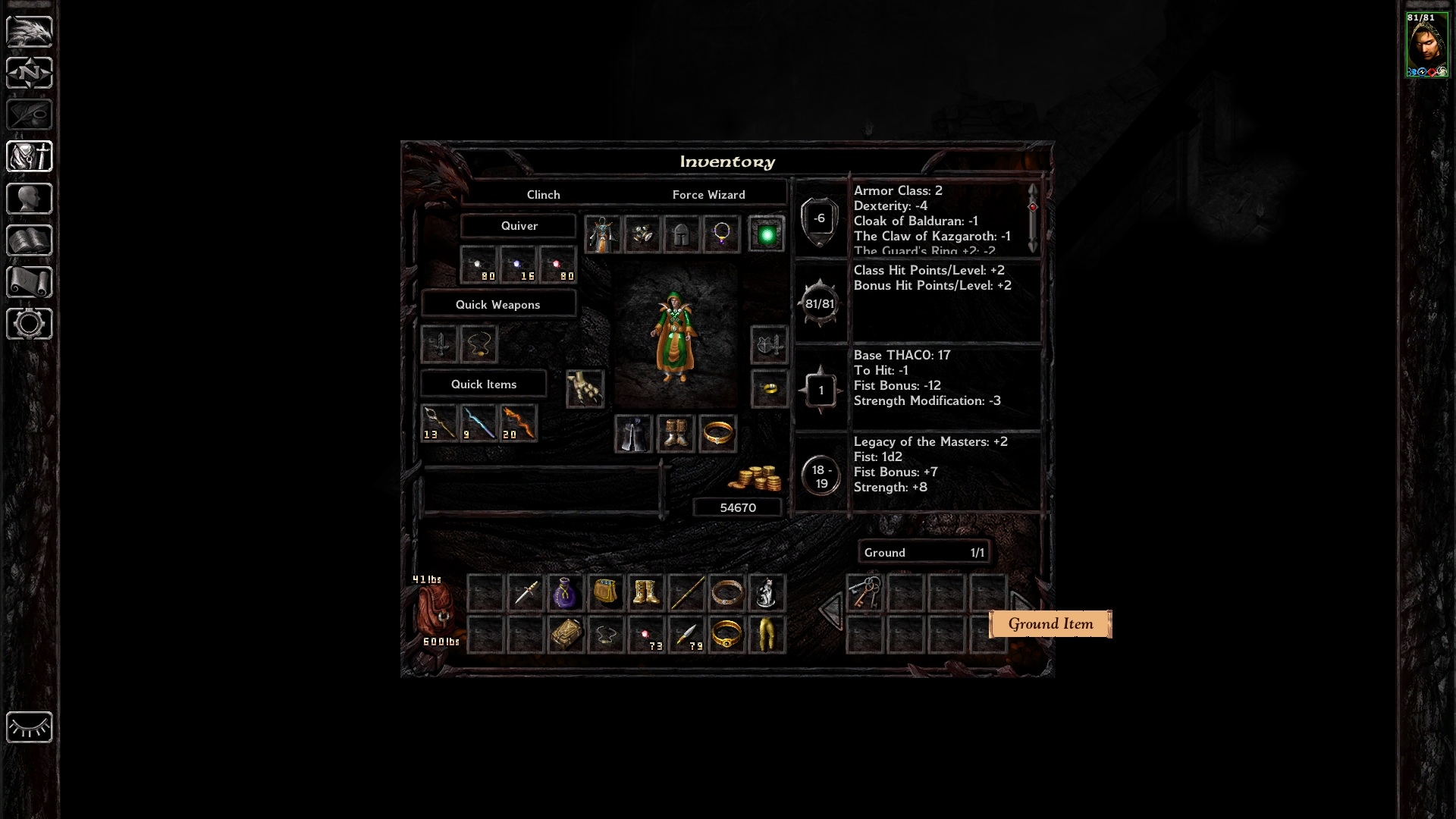The image size is (1456, 819).
Task: Open the priest scroll screen
Action: [x=30, y=282]
